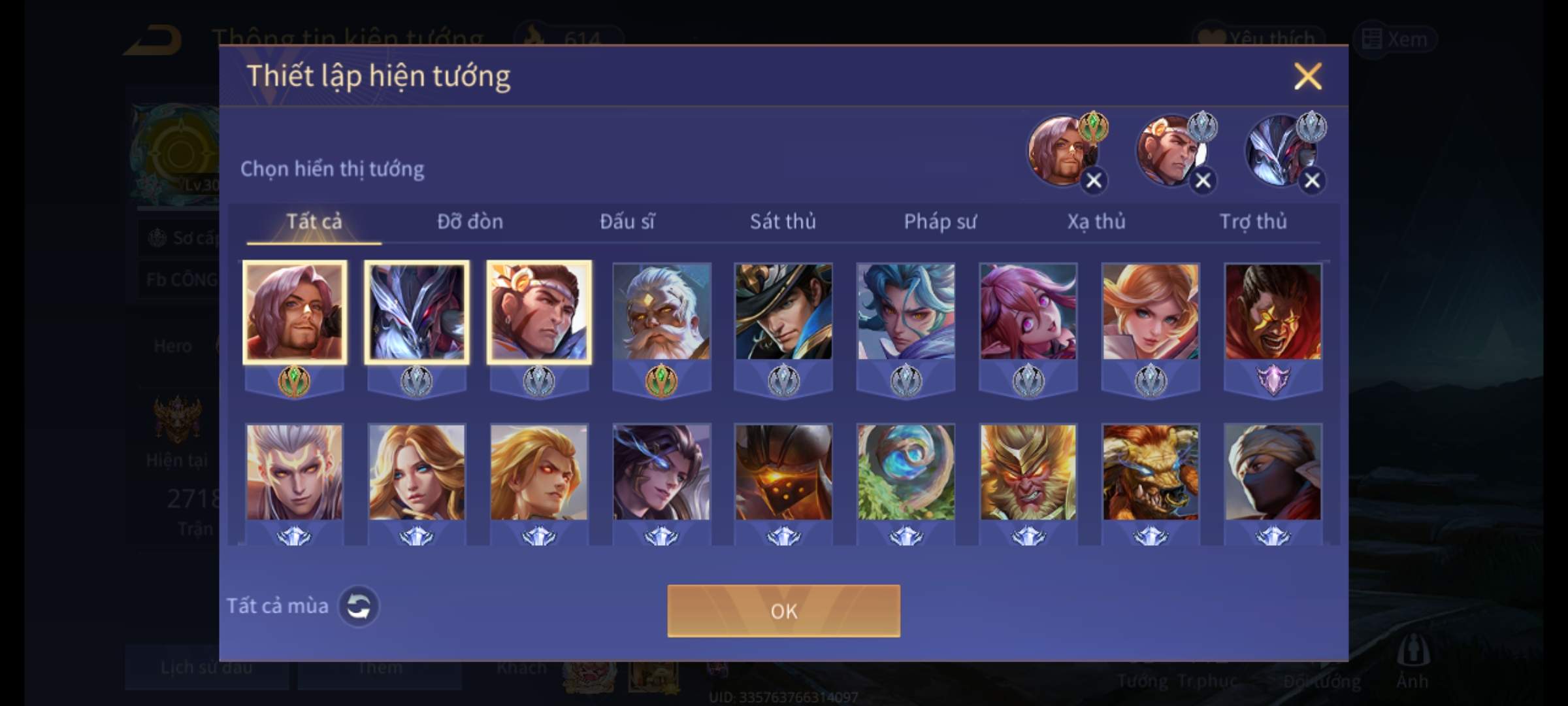This screenshot has height=706, width=1568.
Task: Switch to the Tất cả tab
Action: pyautogui.click(x=314, y=222)
